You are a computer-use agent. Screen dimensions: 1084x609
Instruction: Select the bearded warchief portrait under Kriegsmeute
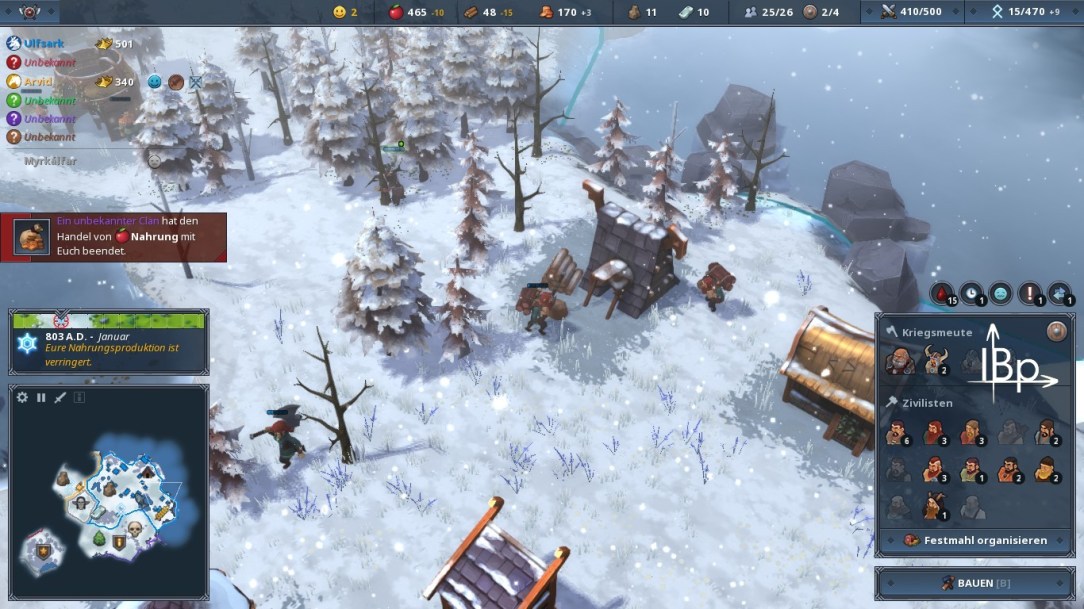click(899, 361)
